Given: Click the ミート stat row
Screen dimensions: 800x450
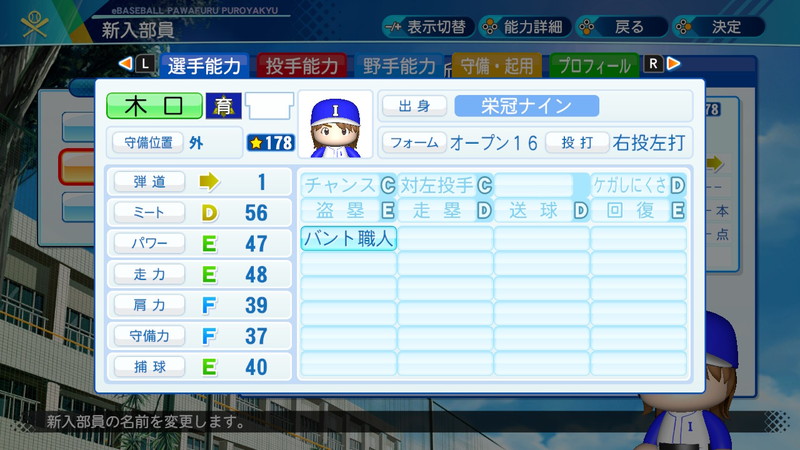Looking at the screenshot, I should point(199,212).
